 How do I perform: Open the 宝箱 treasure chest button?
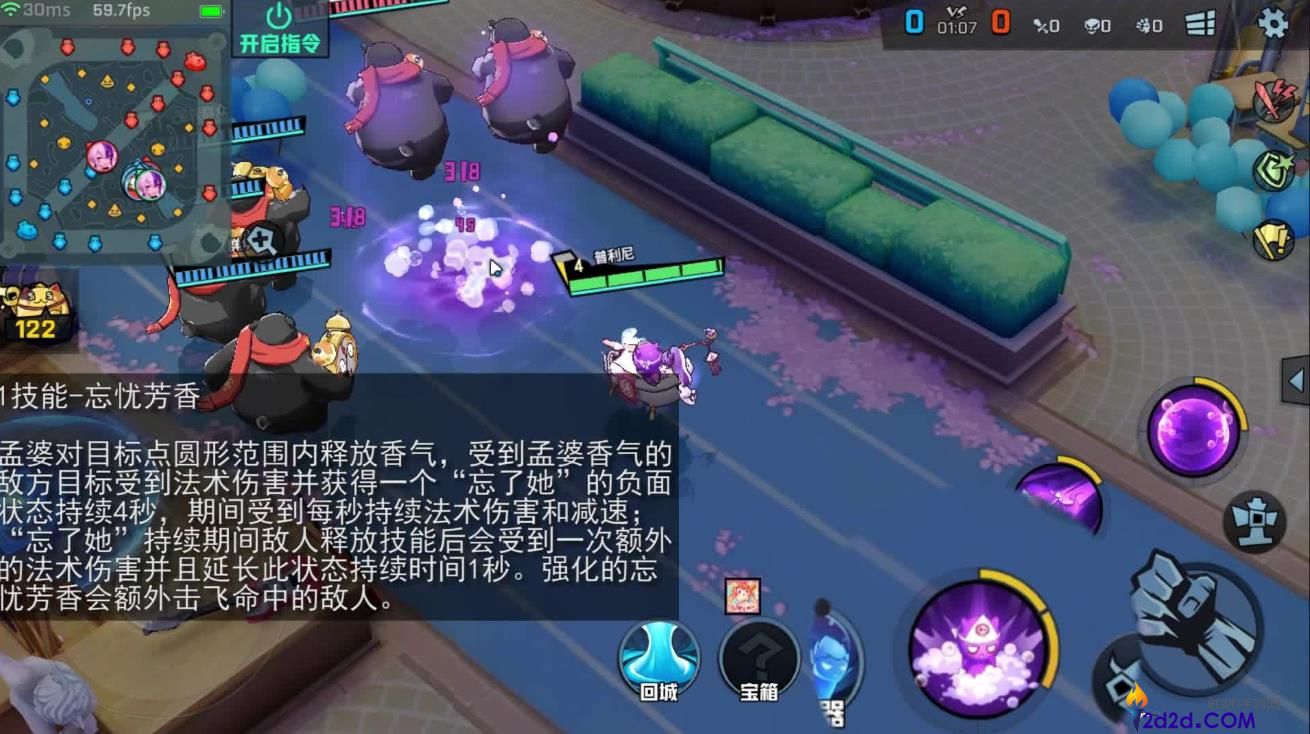click(757, 660)
